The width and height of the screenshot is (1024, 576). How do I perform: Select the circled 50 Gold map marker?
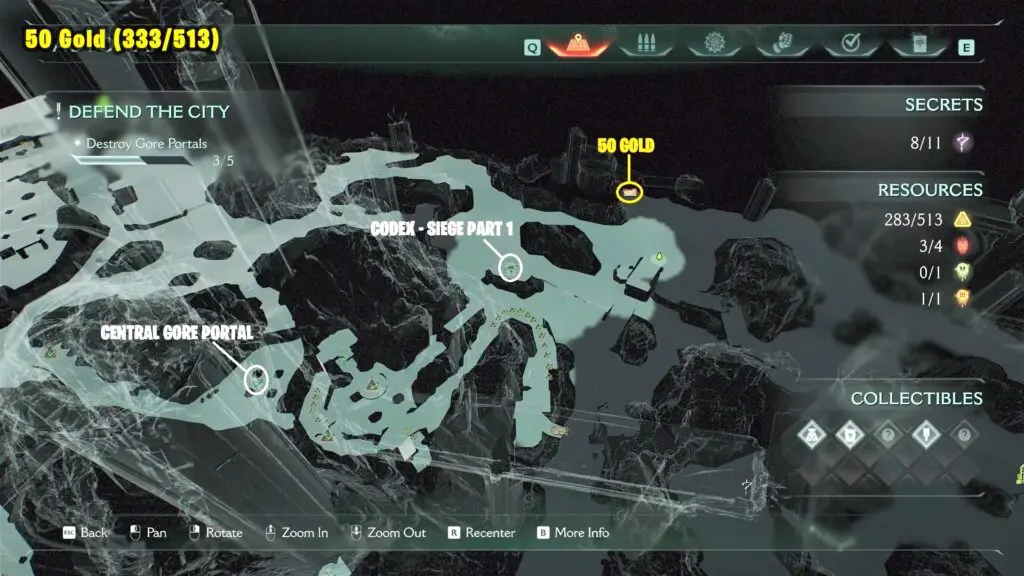pyautogui.click(x=630, y=191)
